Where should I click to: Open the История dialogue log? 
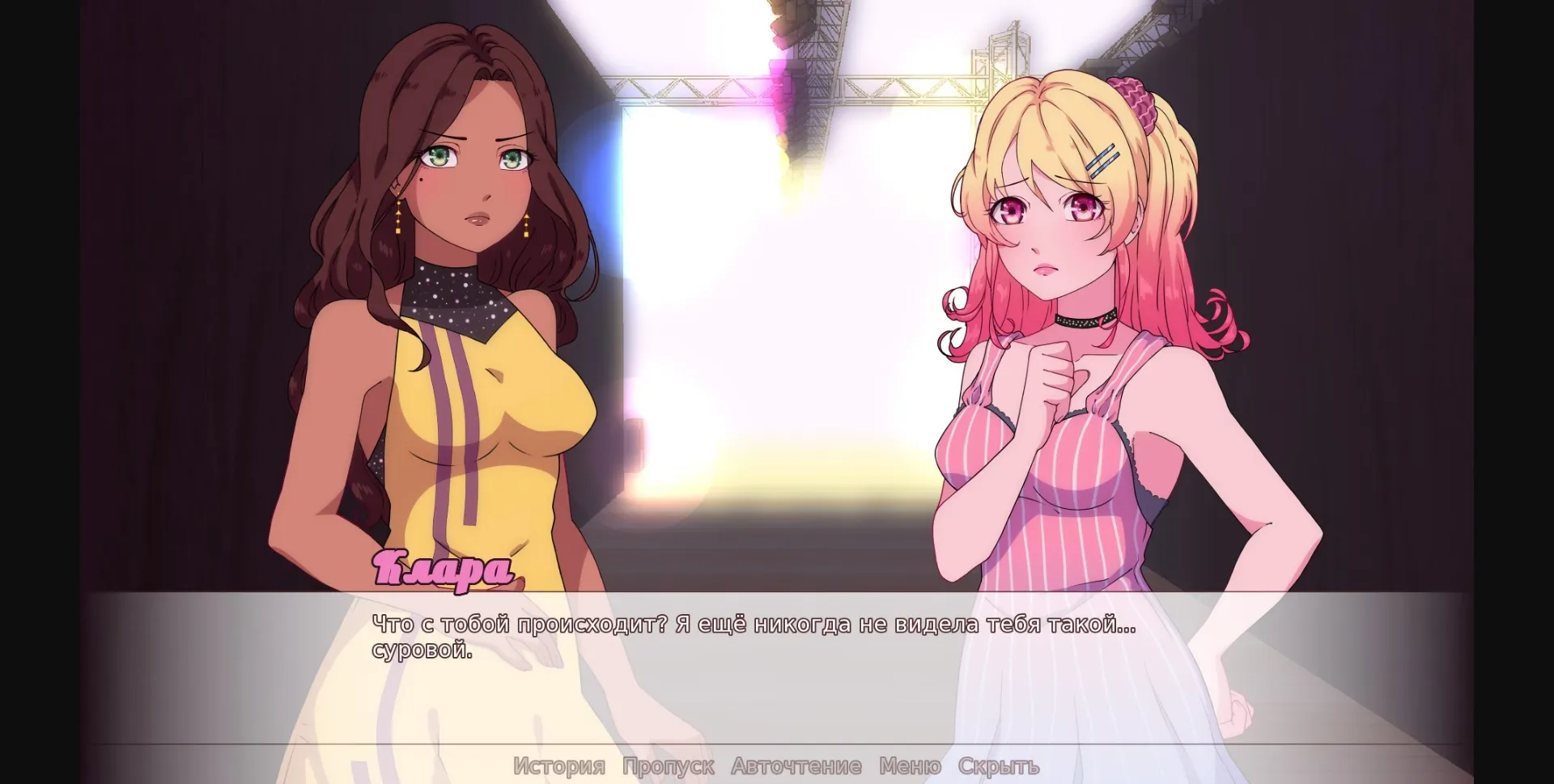point(558,765)
